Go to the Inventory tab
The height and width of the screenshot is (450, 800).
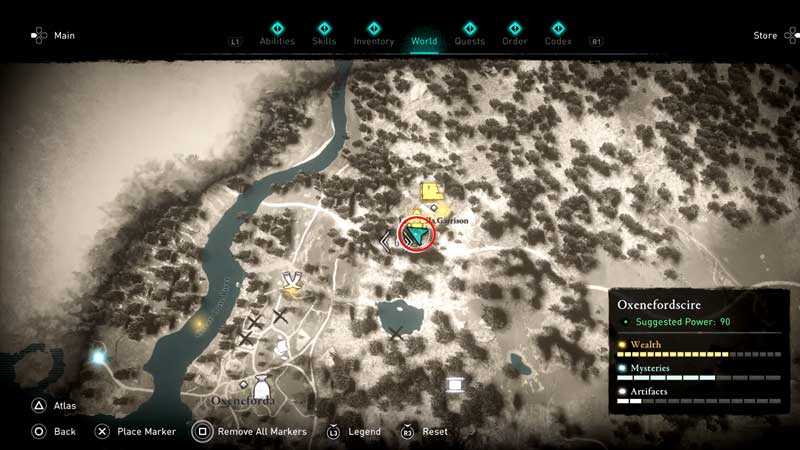tap(374, 41)
